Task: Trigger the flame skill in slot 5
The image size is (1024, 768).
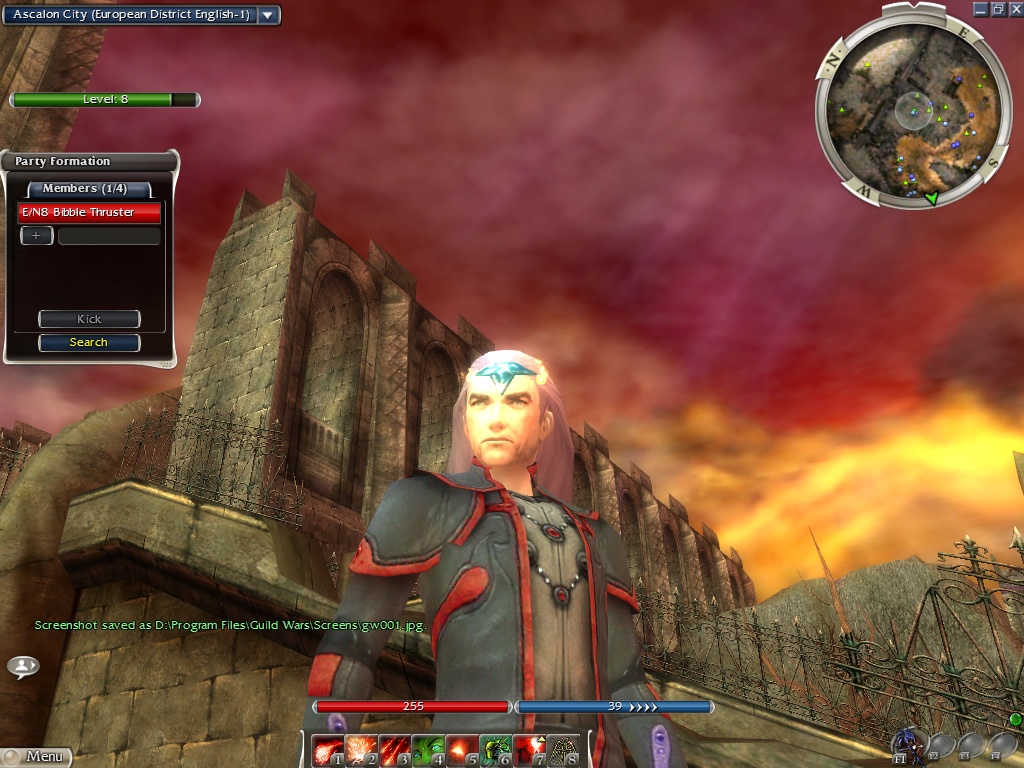Action: (x=462, y=750)
